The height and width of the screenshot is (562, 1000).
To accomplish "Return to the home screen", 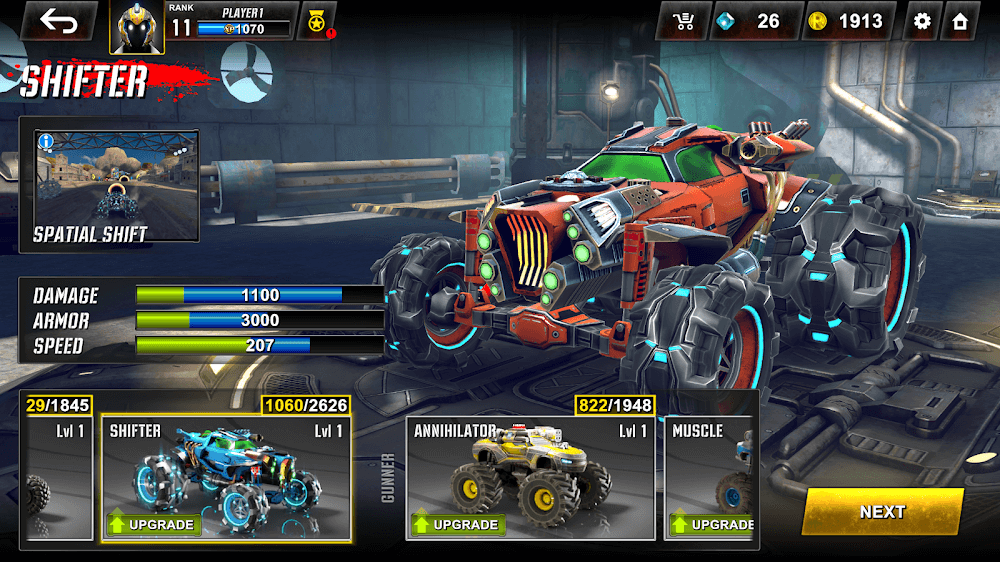I will coord(960,21).
